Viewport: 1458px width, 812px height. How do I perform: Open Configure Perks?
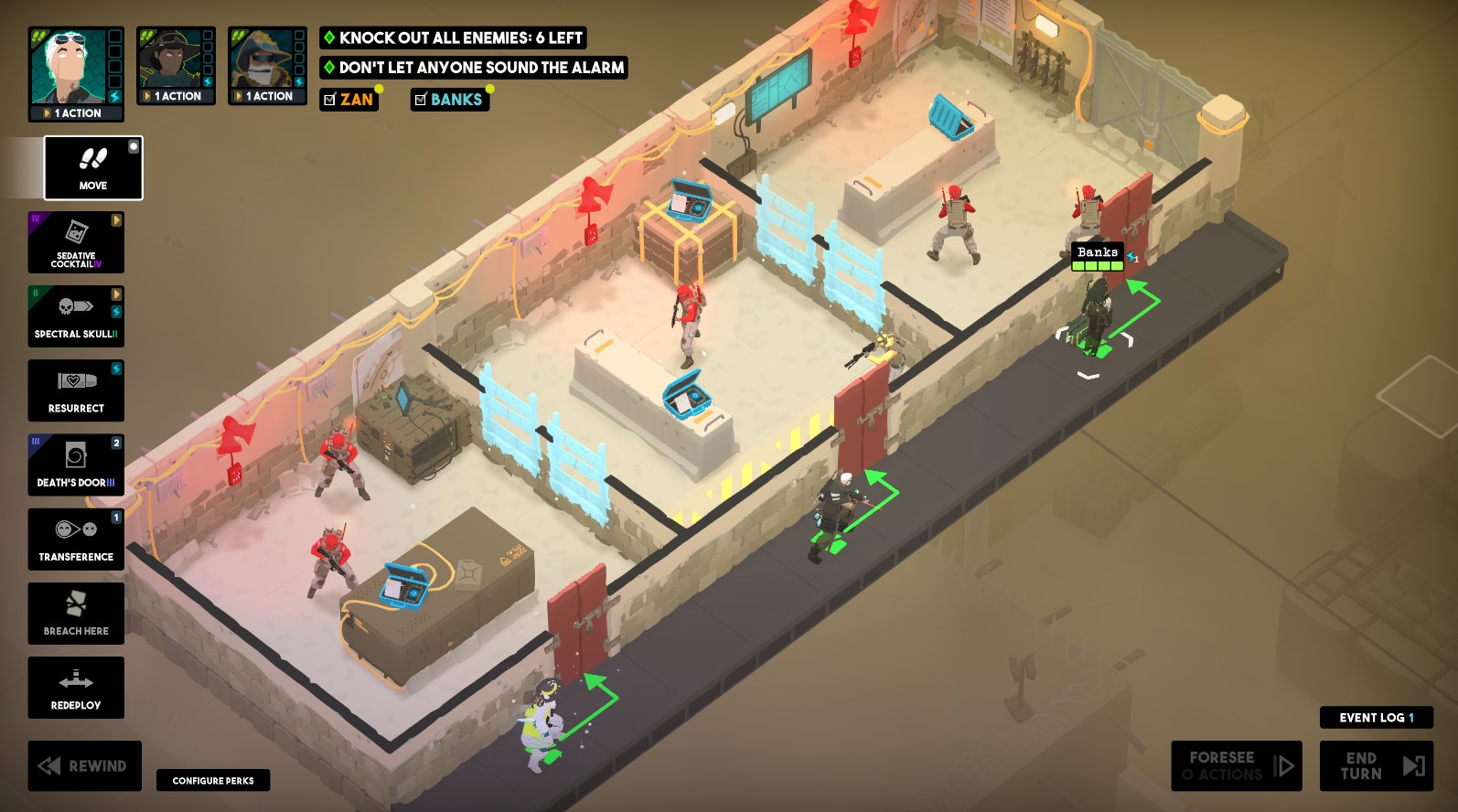[x=213, y=781]
